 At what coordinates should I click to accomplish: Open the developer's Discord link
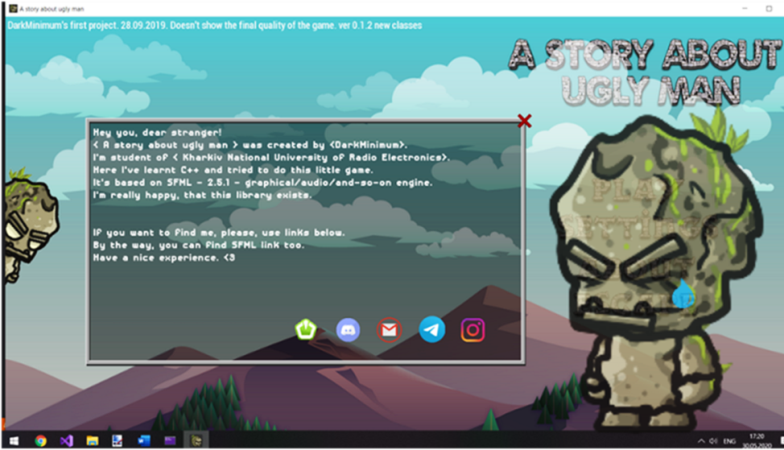348,329
